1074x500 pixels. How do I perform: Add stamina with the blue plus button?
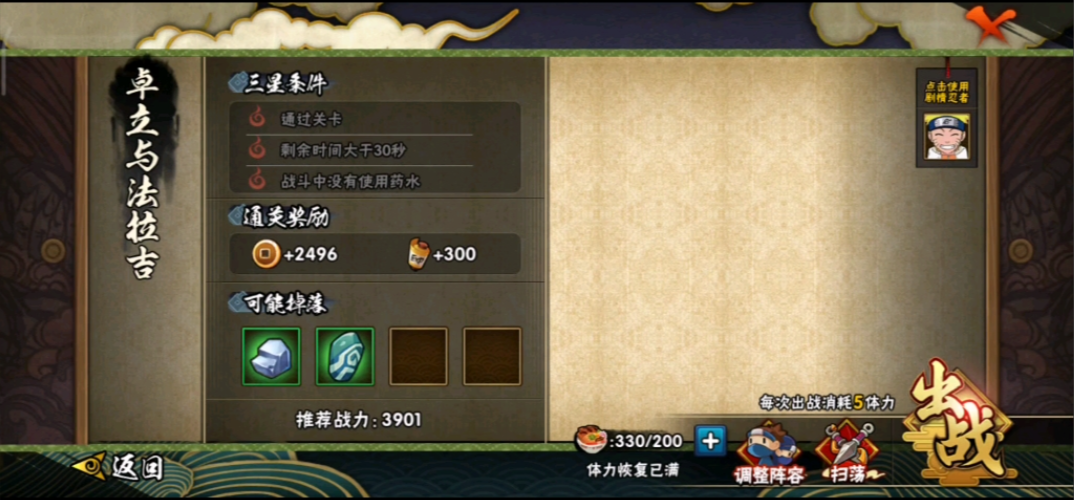point(709,440)
